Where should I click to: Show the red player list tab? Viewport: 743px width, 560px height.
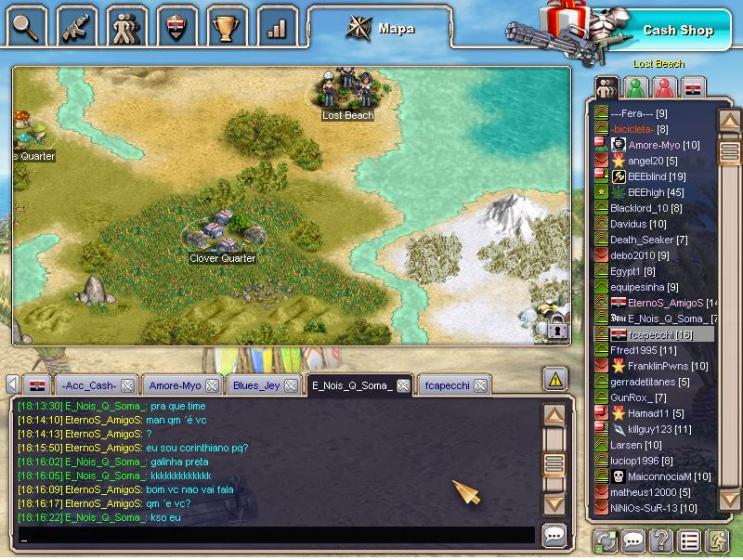[x=664, y=87]
